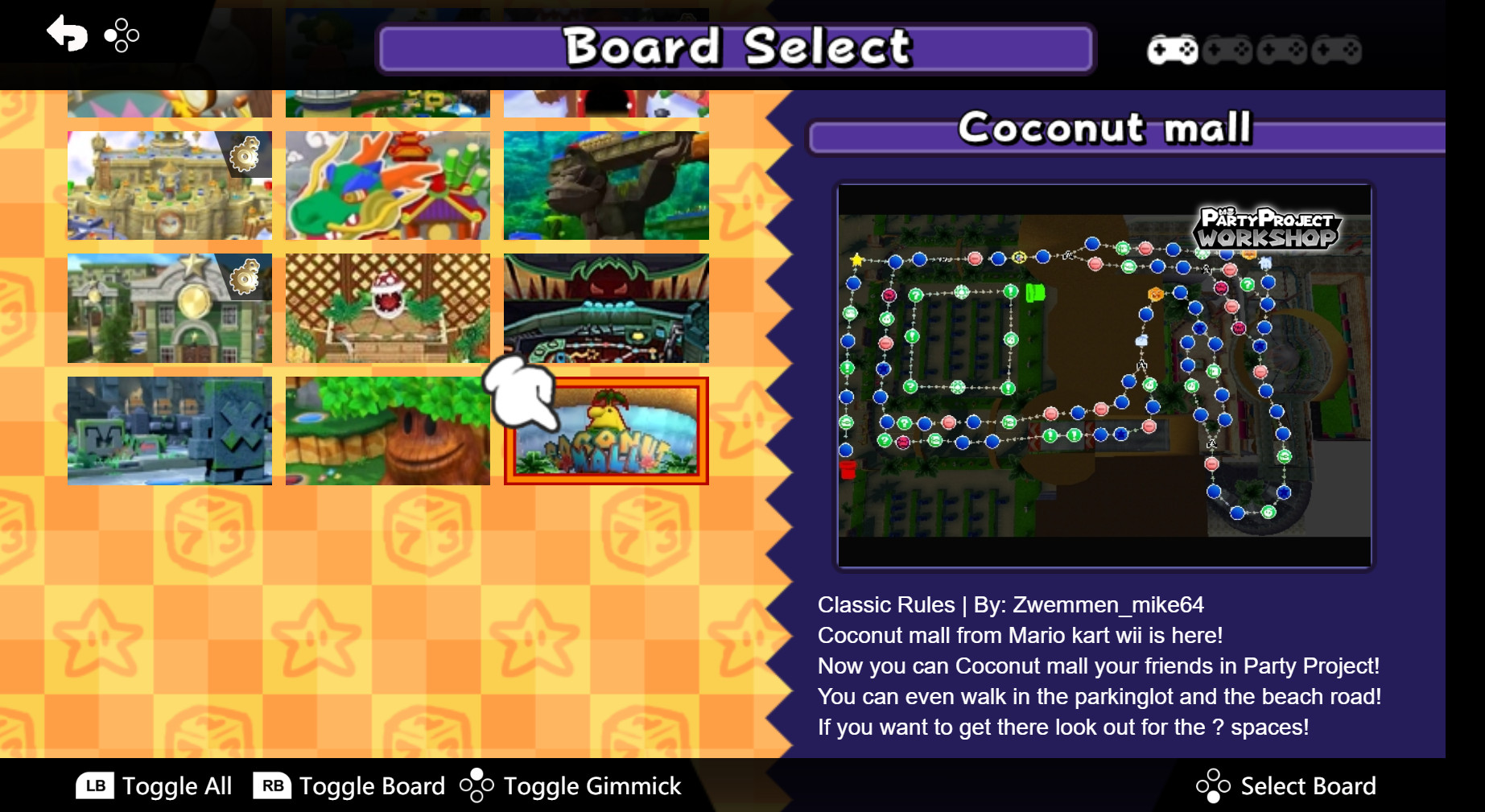This screenshot has width=1485, height=812.
Task: Click the RB button icon in the bottom bar
Action: (271, 786)
